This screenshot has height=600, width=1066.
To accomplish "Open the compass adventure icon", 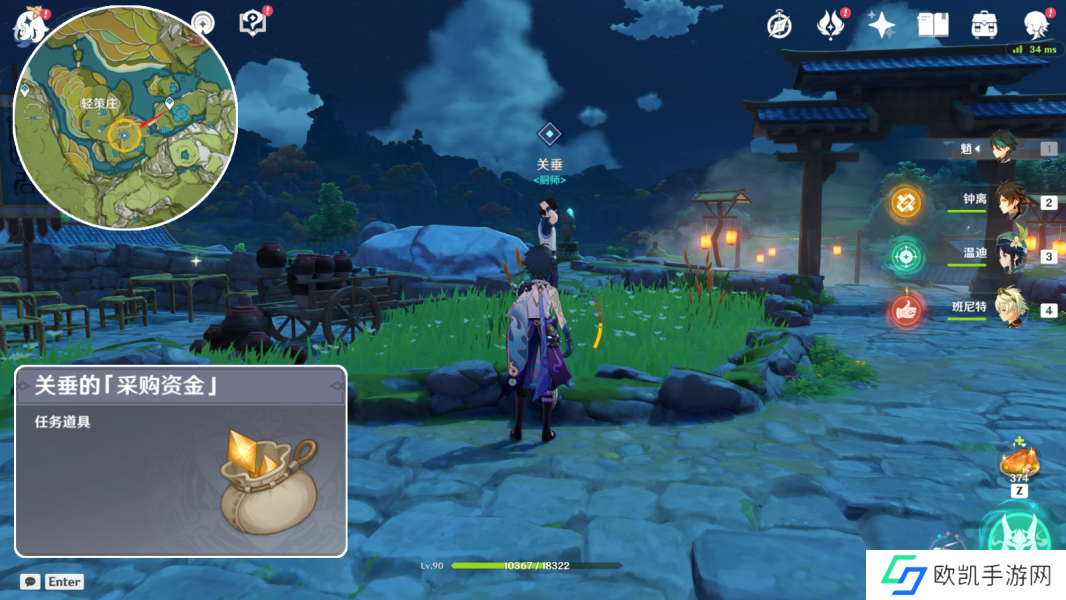I will click(x=779, y=26).
